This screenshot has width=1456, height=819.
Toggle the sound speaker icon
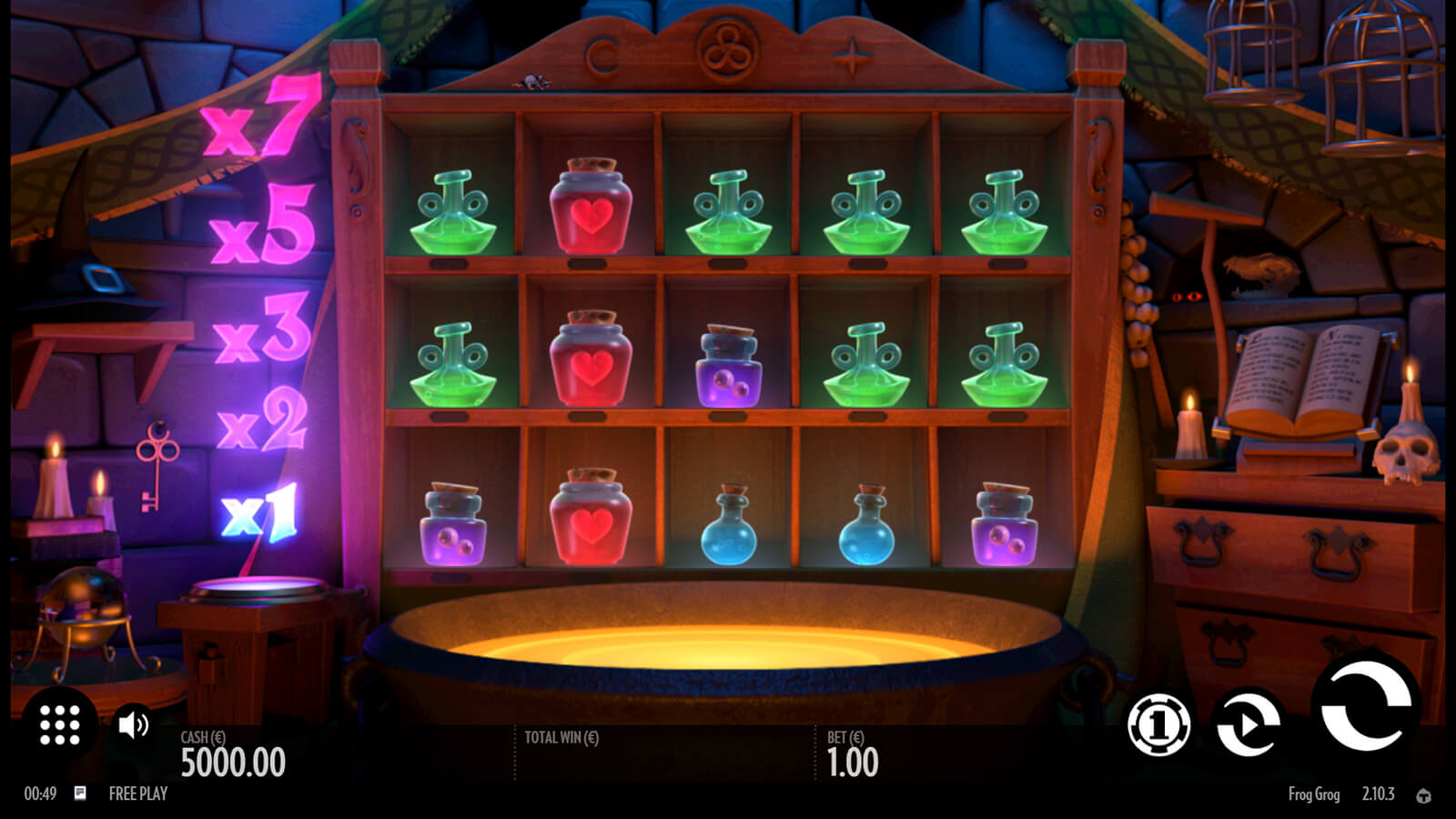pyautogui.click(x=134, y=725)
